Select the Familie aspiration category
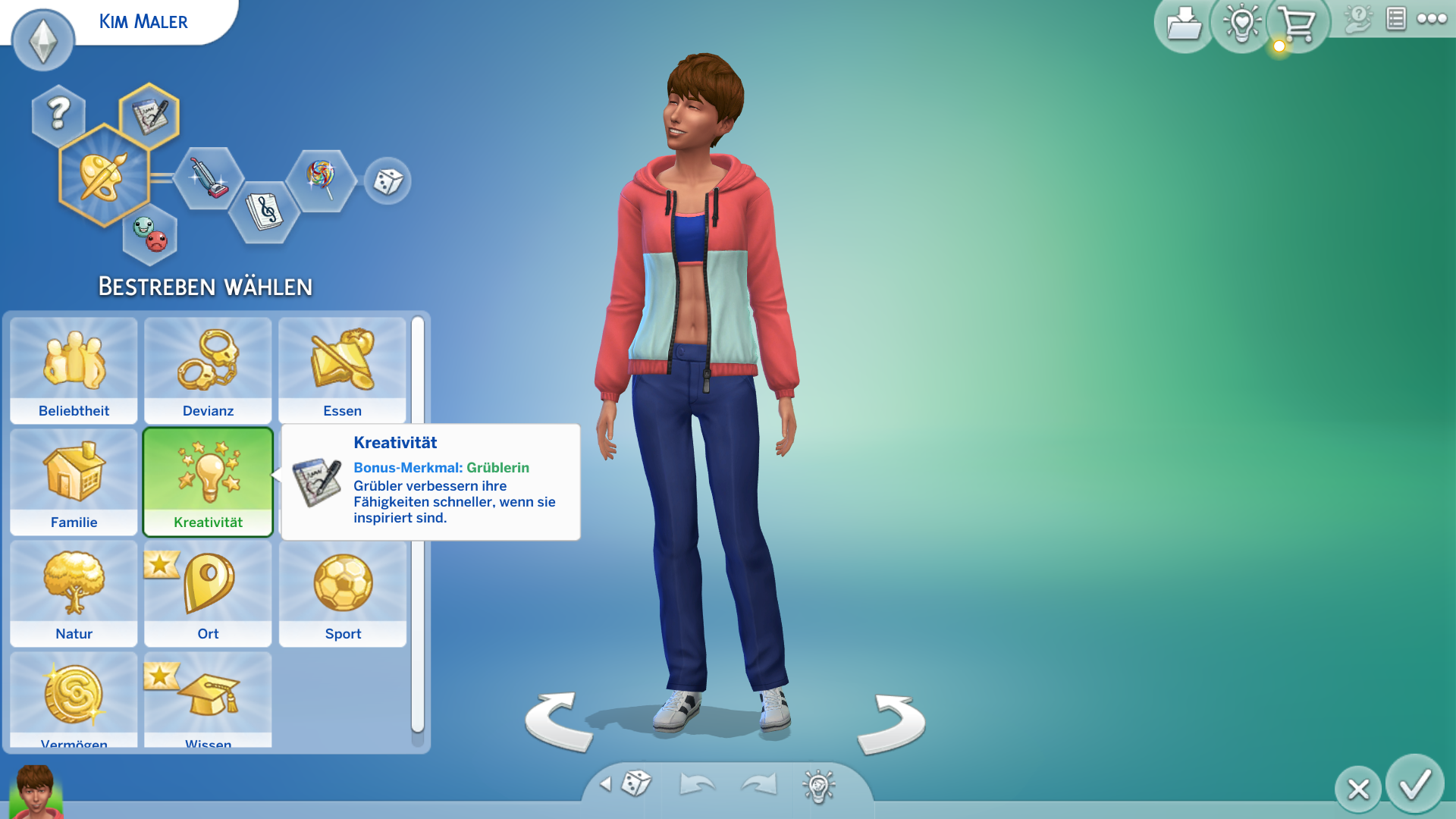Viewport: 1456px width, 819px height. point(73,483)
